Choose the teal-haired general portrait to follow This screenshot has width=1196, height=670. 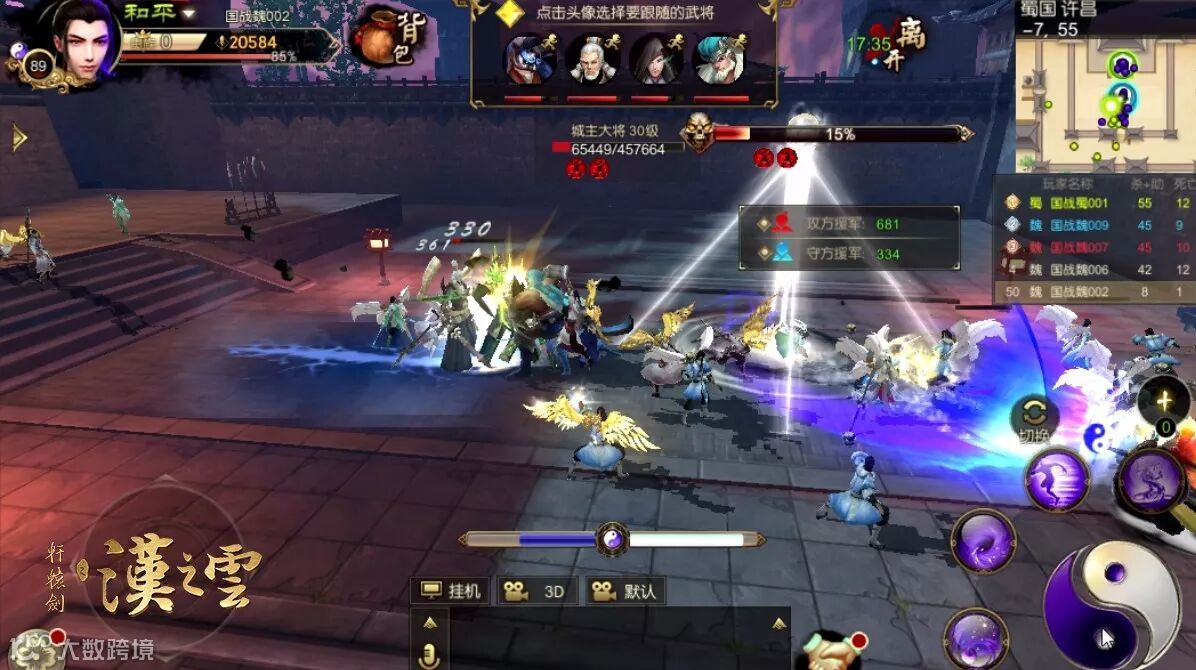(720, 60)
